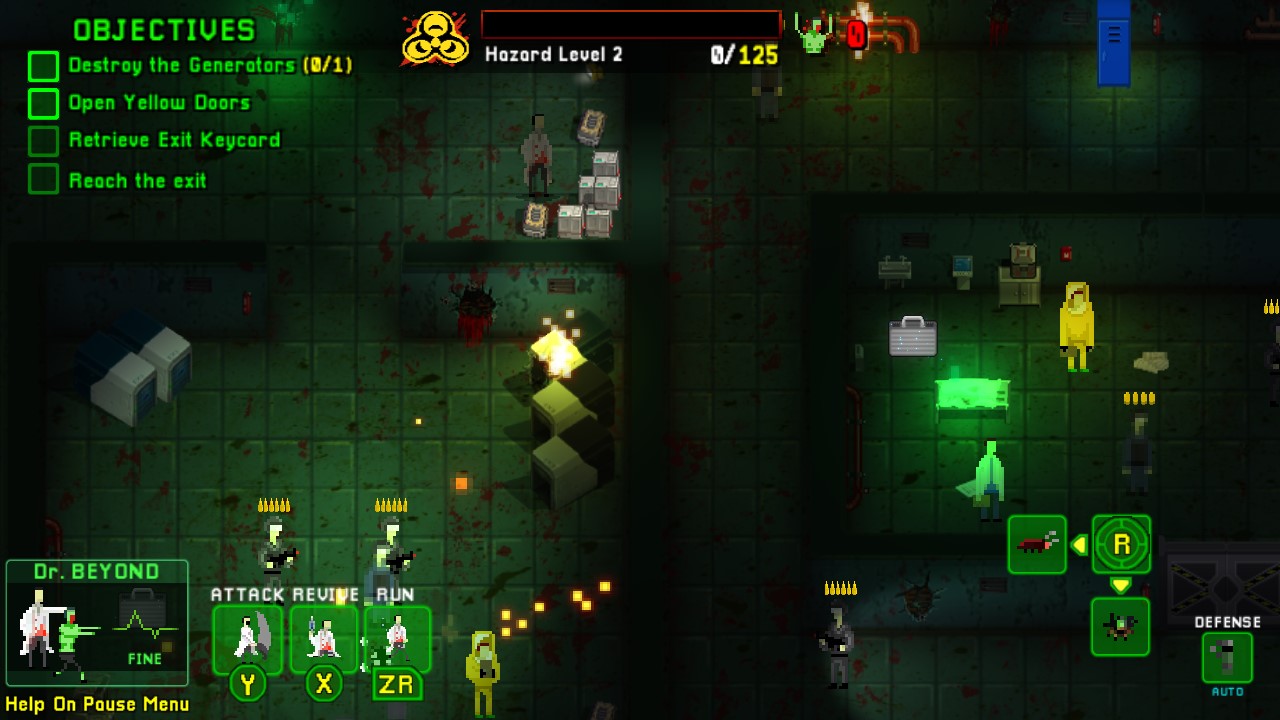Select the cockroach creature icon
This screenshot has height=720, width=1280.
click(1037, 545)
